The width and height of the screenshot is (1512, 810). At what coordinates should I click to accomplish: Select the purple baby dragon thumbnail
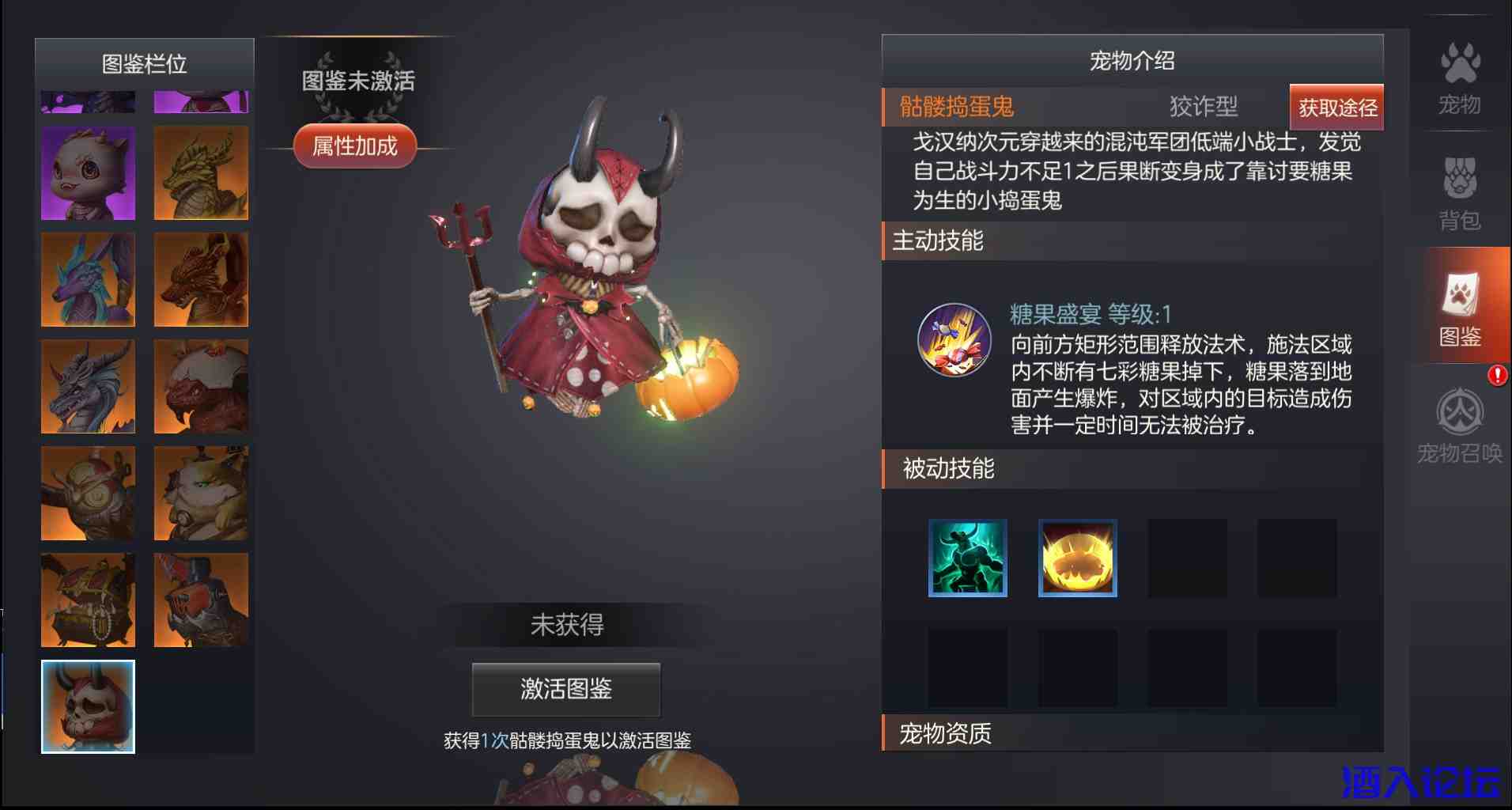click(x=87, y=173)
